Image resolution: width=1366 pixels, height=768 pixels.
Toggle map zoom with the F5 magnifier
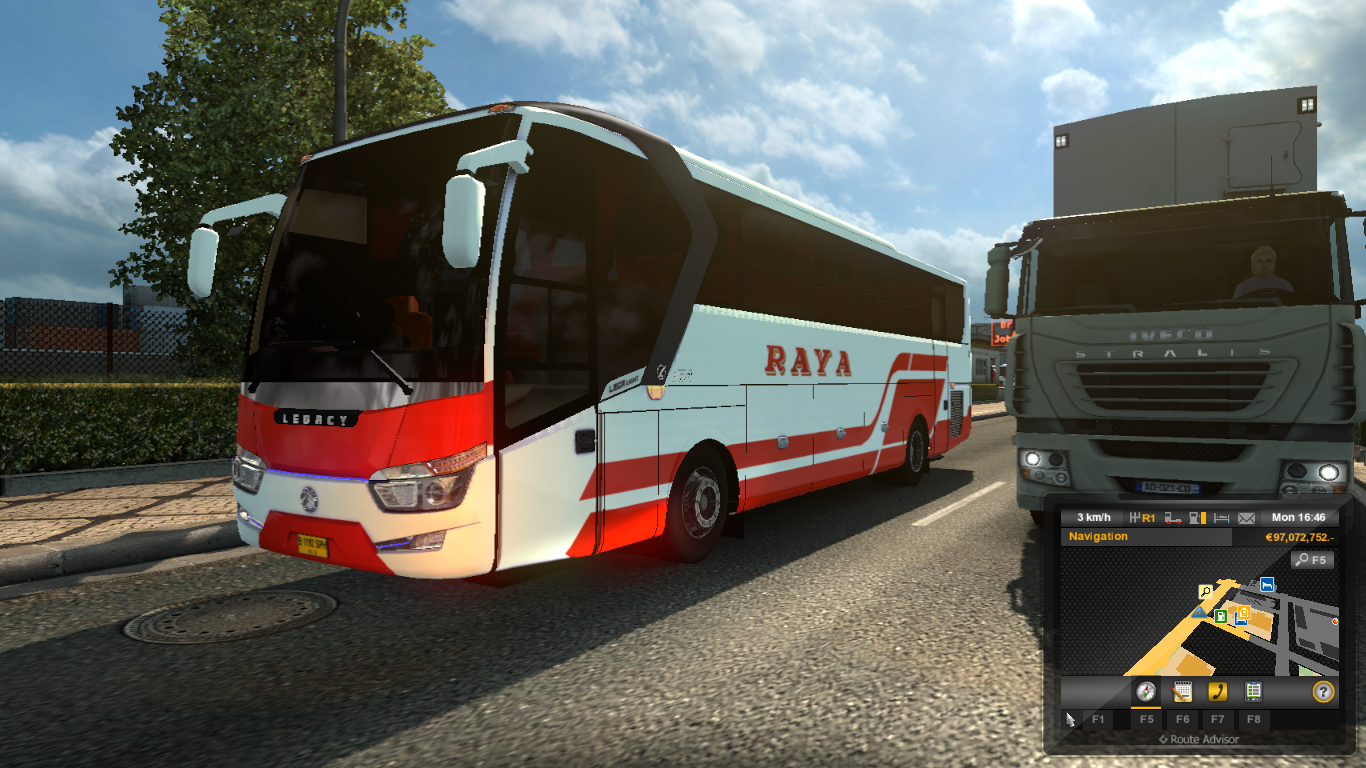click(1311, 559)
